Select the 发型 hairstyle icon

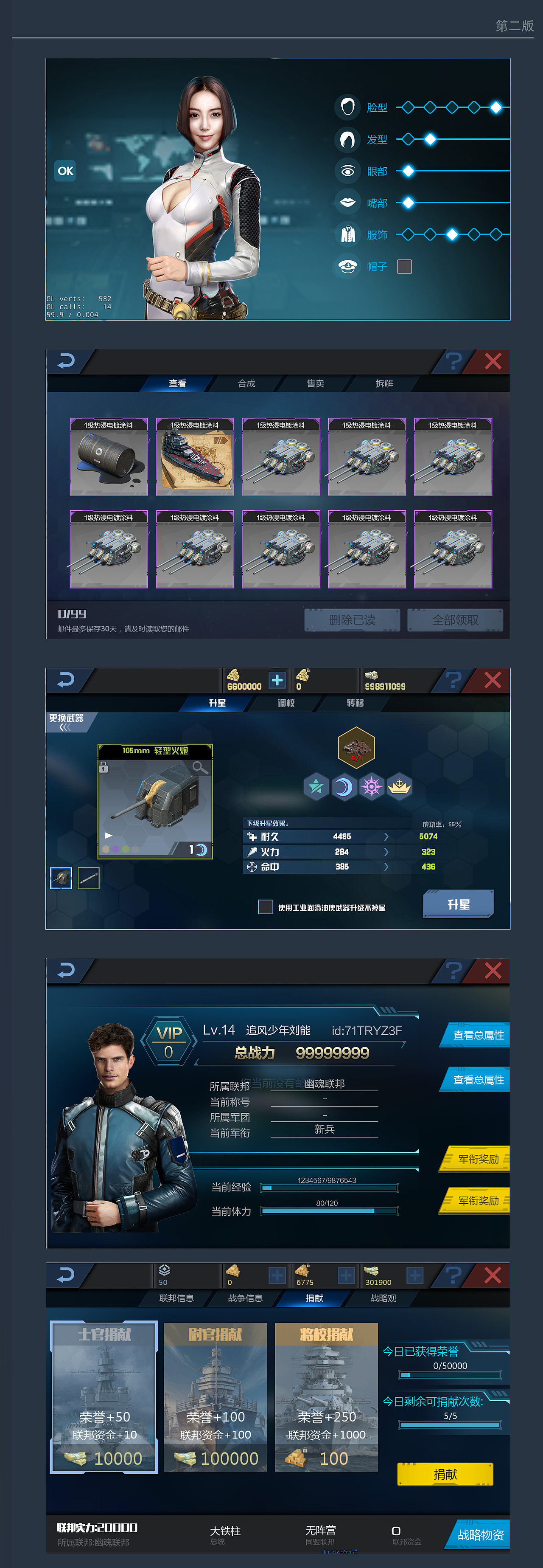click(x=348, y=139)
